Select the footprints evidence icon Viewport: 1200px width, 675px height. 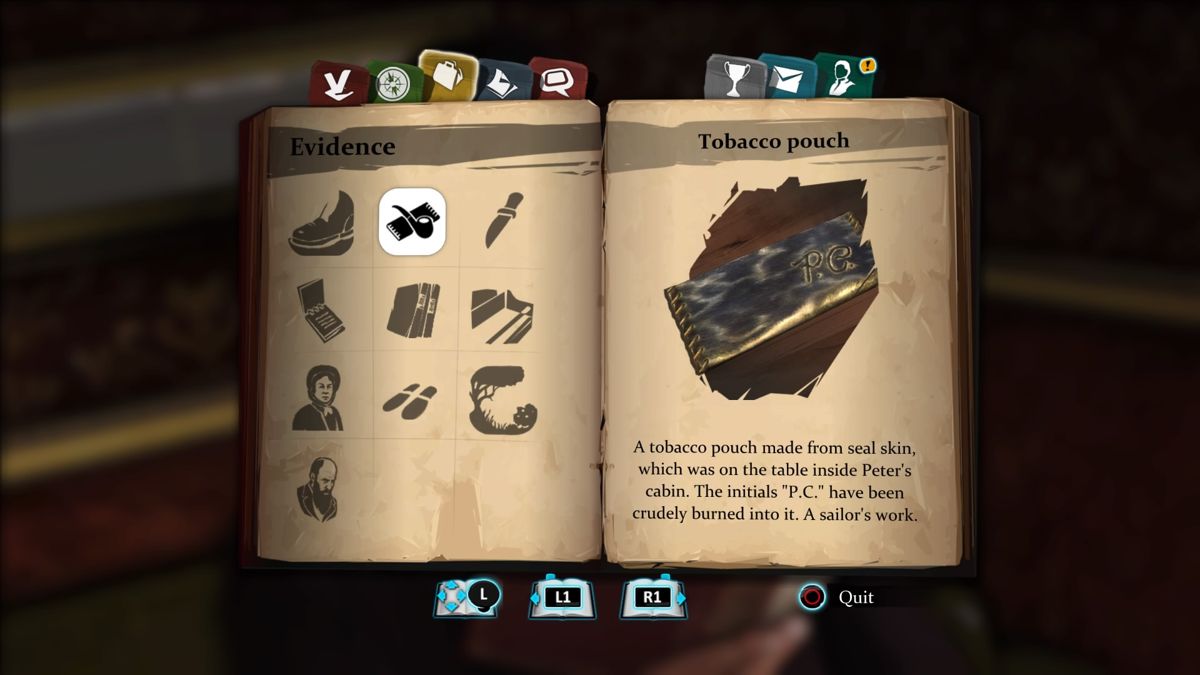(x=410, y=398)
